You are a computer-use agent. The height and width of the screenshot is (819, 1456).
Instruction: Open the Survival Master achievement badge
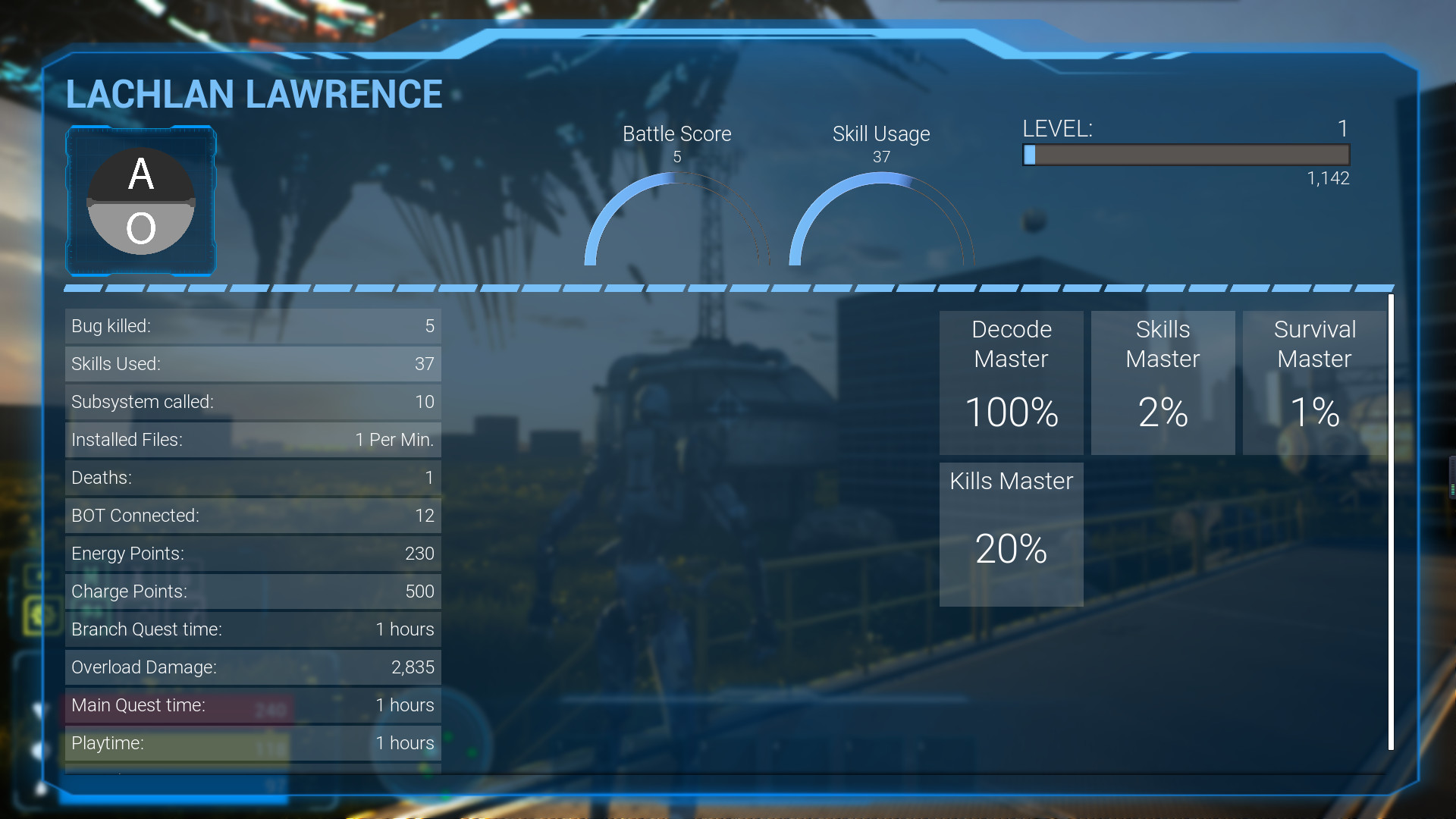point(1313,382)
